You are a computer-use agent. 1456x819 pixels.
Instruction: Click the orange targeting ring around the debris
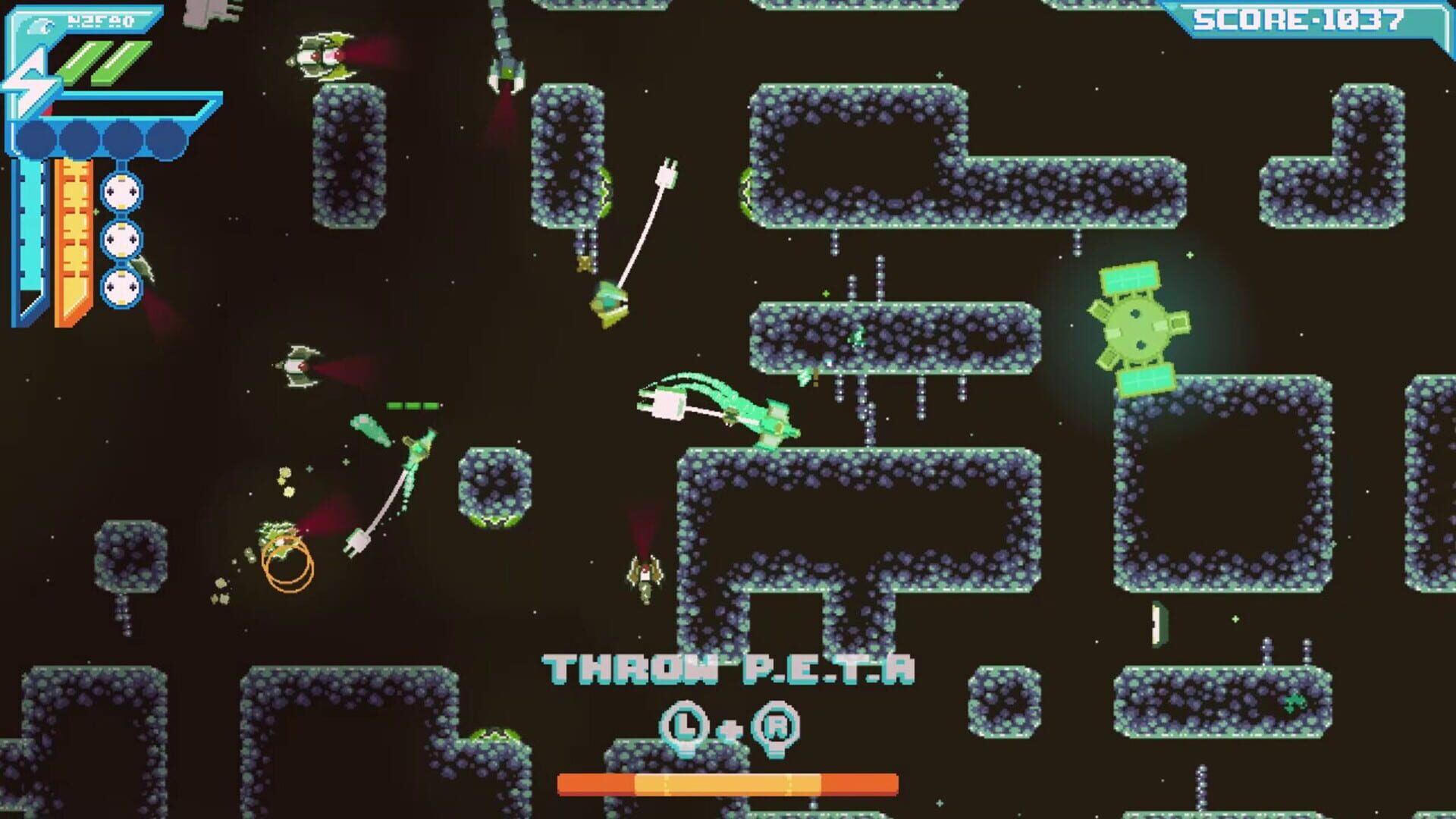(287, 561)
